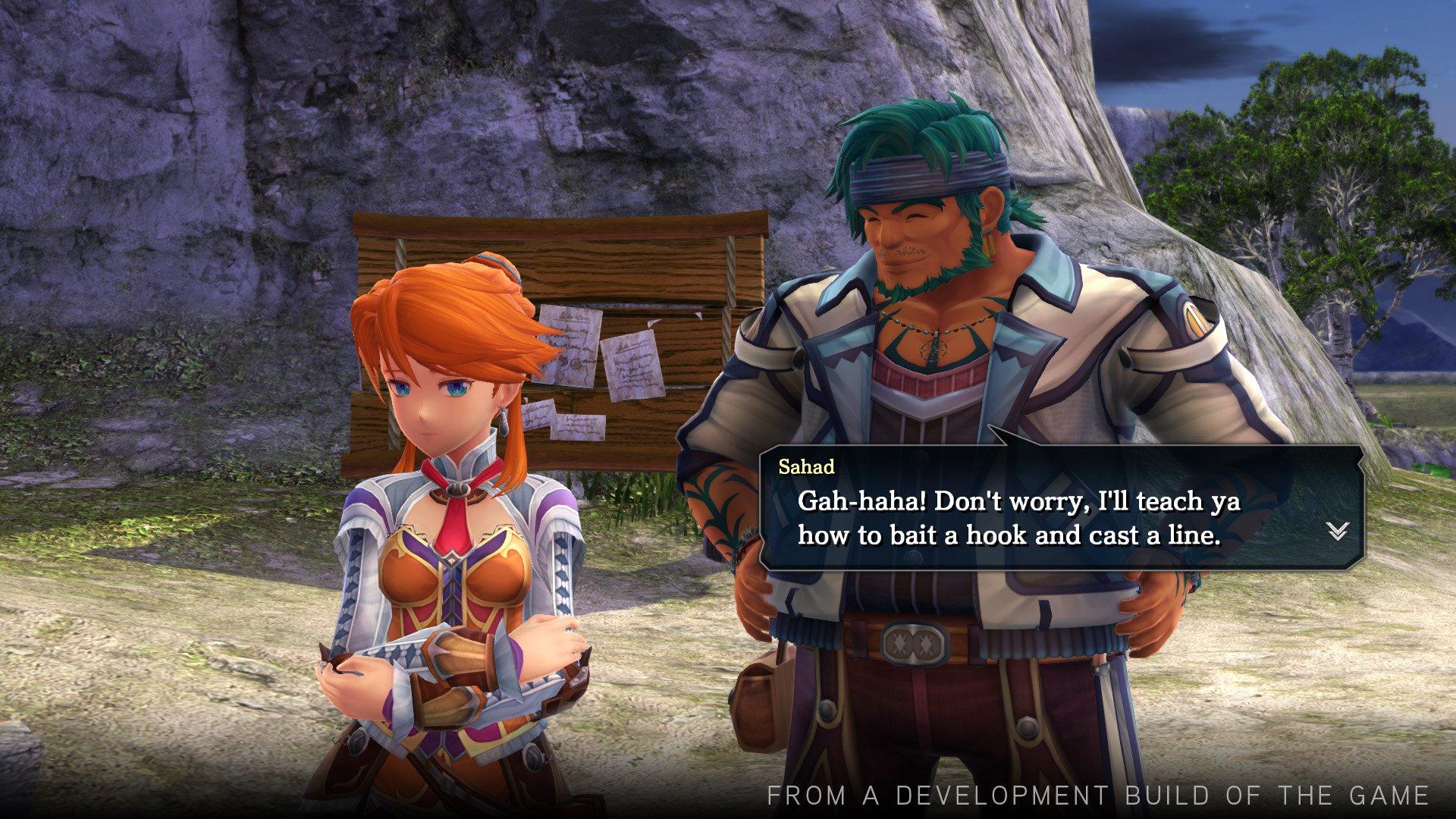
Task: Click the moon in the night sky
Action: tap(1385, 30)
